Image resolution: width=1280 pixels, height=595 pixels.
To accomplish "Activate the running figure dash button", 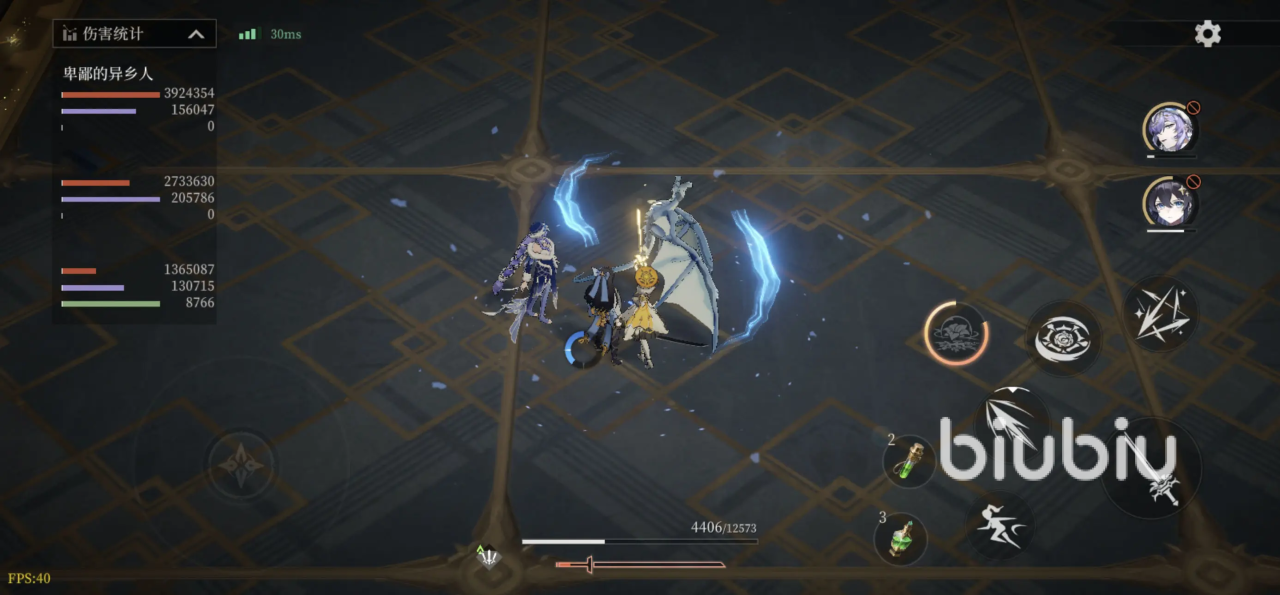I will point(1000,524).
